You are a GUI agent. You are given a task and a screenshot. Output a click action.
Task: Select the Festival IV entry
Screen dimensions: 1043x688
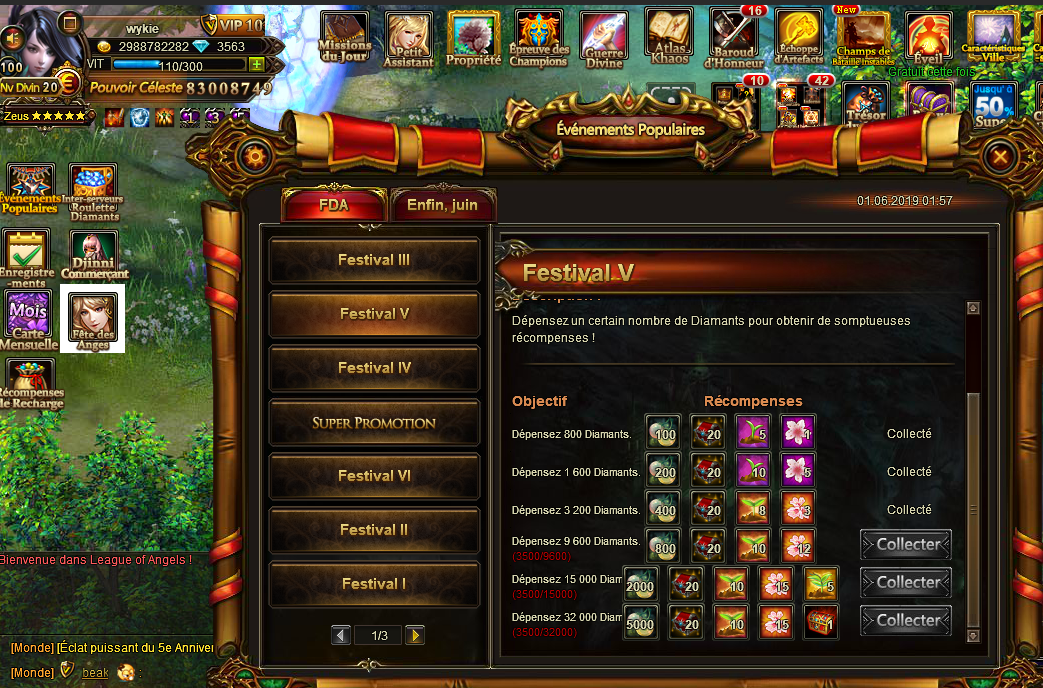coord(374,368)
